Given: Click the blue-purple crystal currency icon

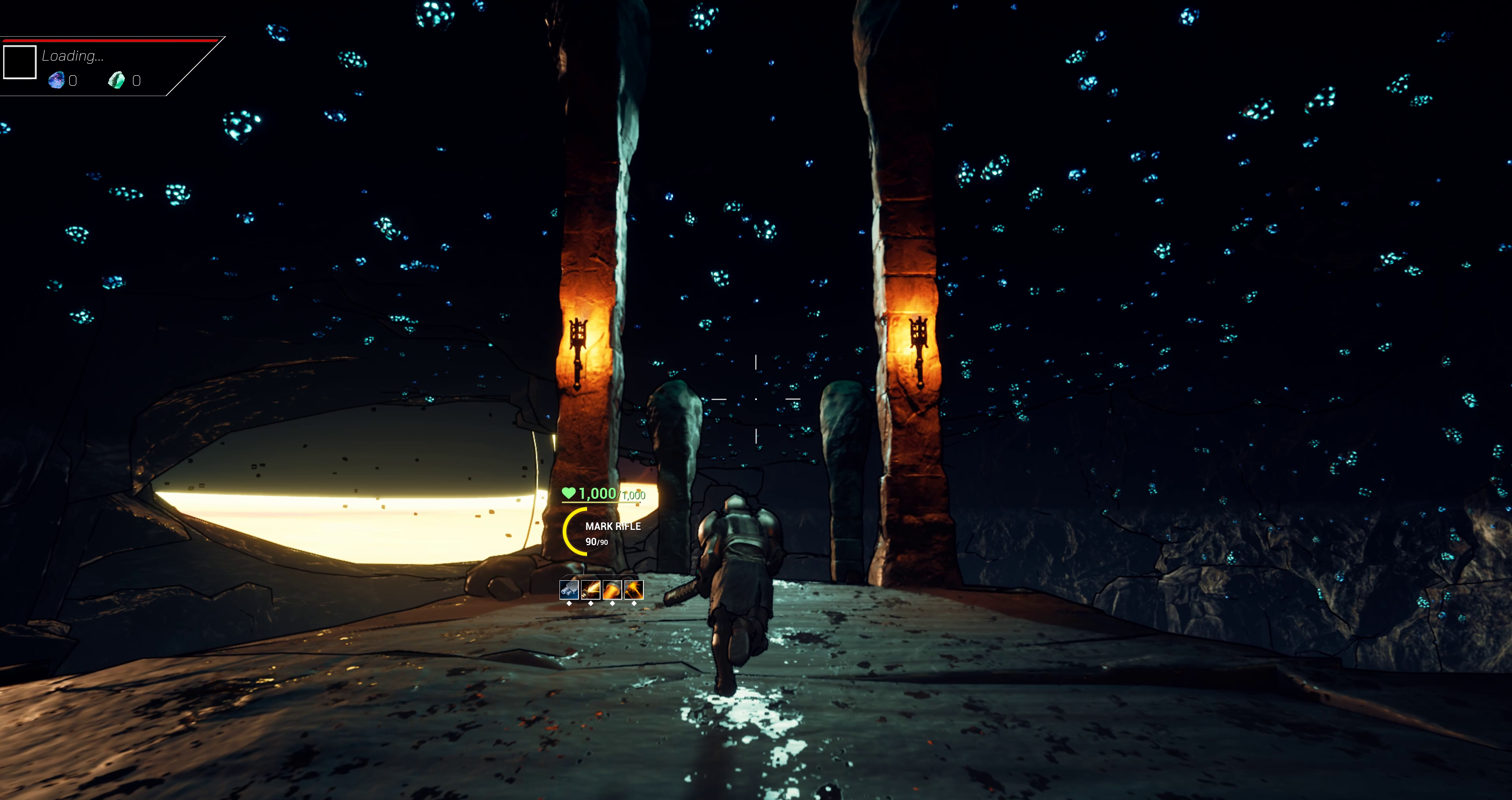Looking at the screenshot, I should pyautogui.click(x=56, y=80).
